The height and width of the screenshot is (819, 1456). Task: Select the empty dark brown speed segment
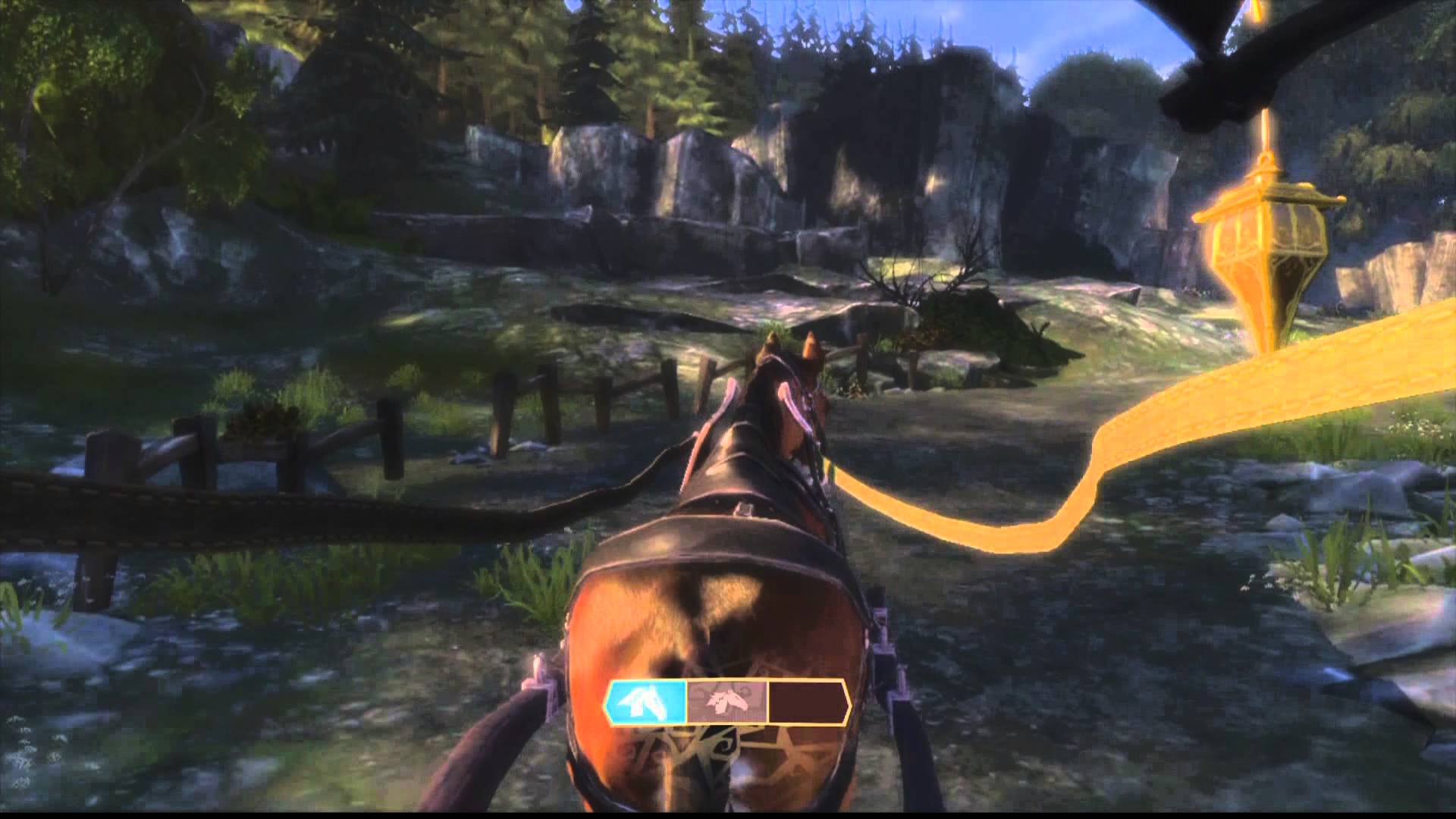tap(807, 701)
